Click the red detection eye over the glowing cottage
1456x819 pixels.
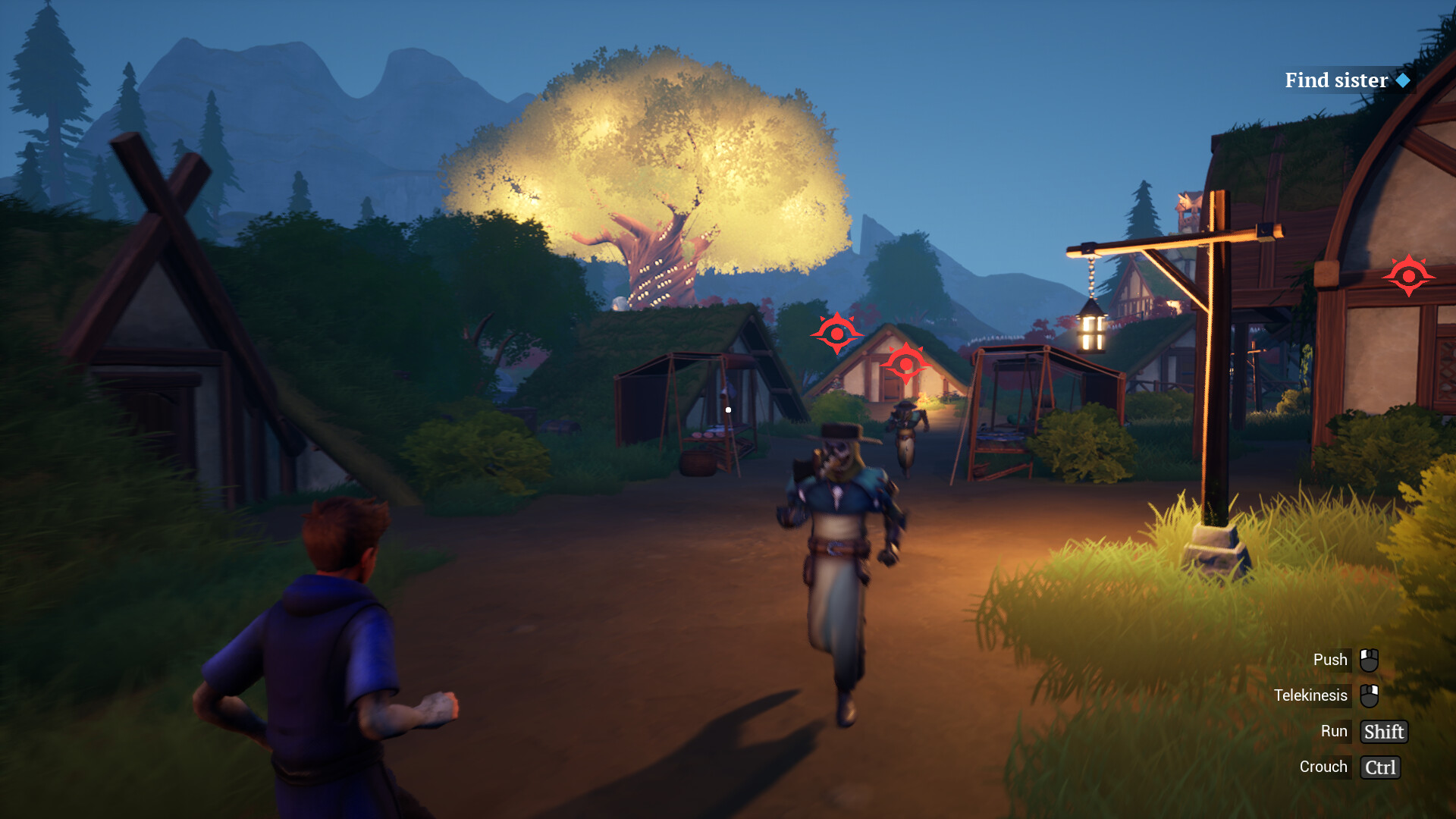coord(907,365)
